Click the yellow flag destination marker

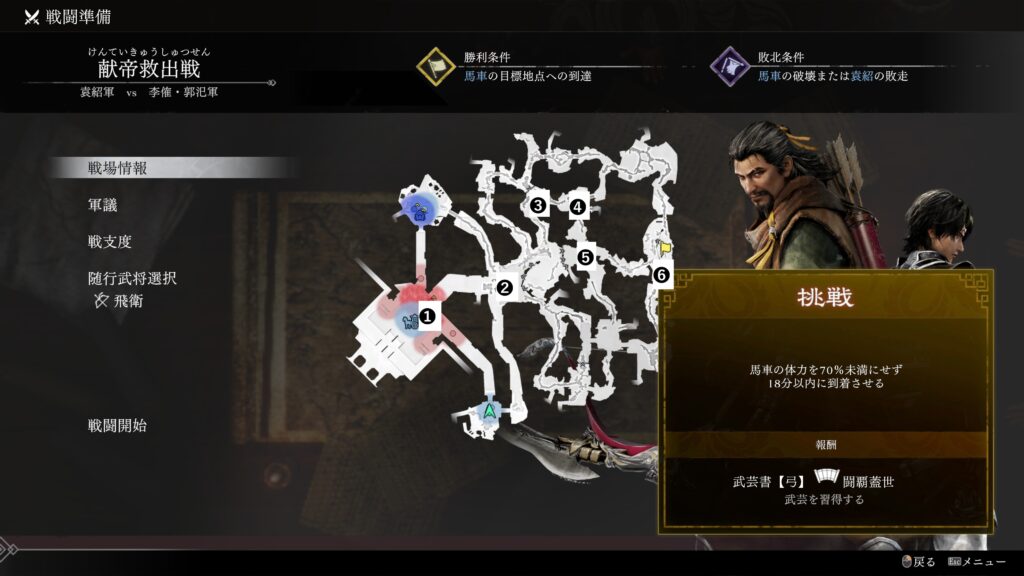(663, 246)
